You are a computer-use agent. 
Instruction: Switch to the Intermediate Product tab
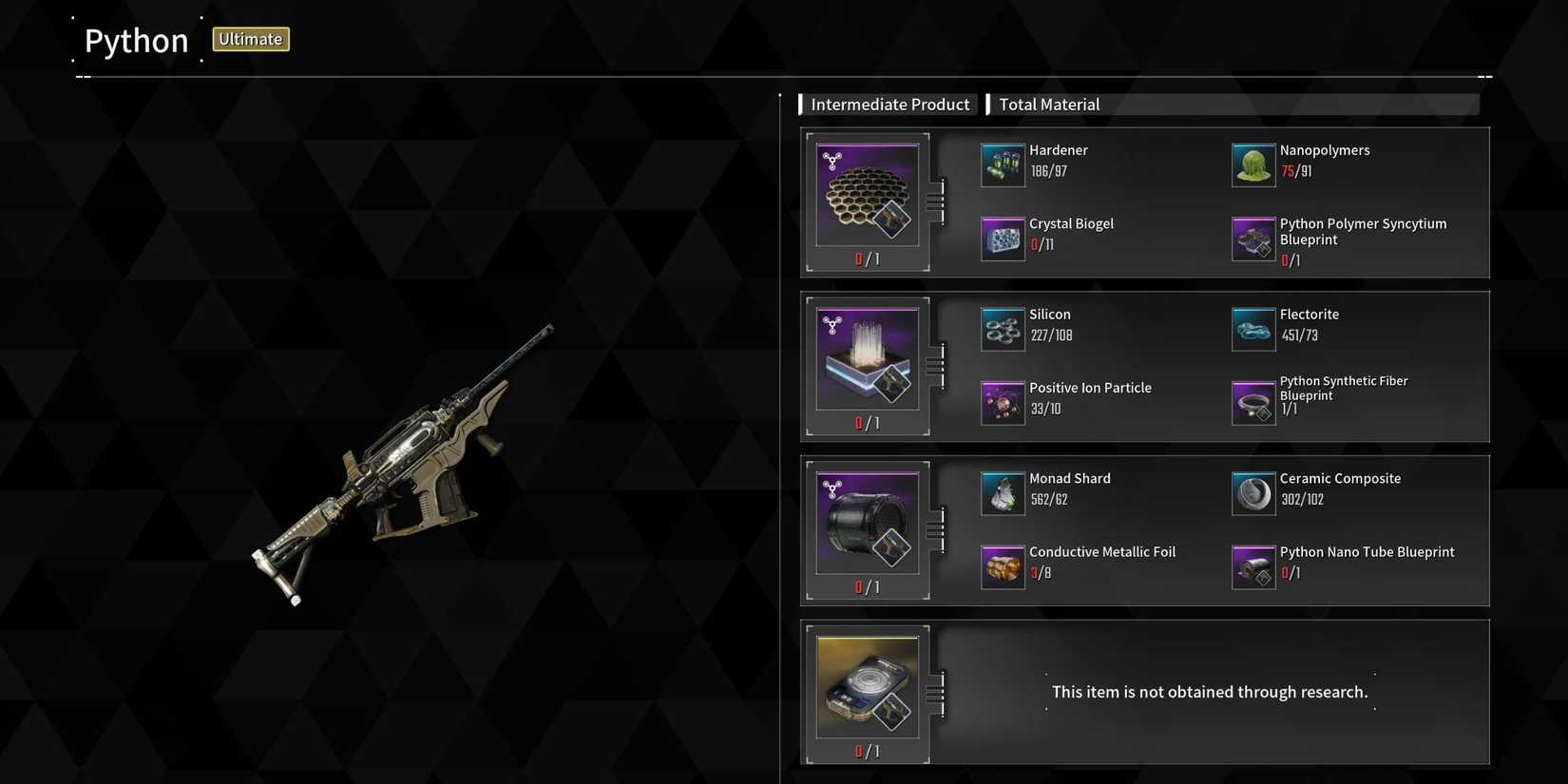(x=889, y=104)
